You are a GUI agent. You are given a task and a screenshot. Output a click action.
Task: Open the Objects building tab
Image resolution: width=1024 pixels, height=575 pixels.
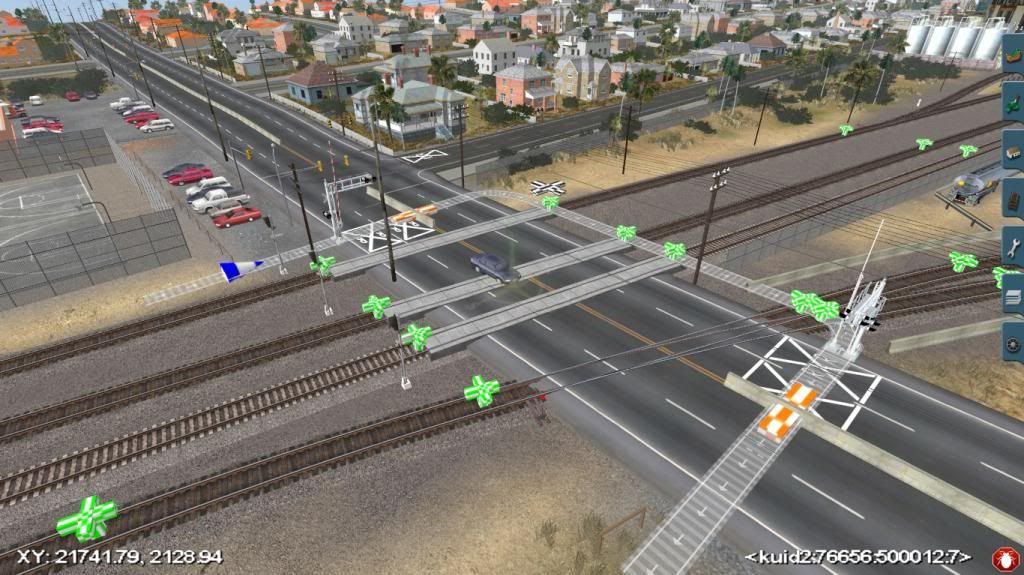click(1013, 150)
